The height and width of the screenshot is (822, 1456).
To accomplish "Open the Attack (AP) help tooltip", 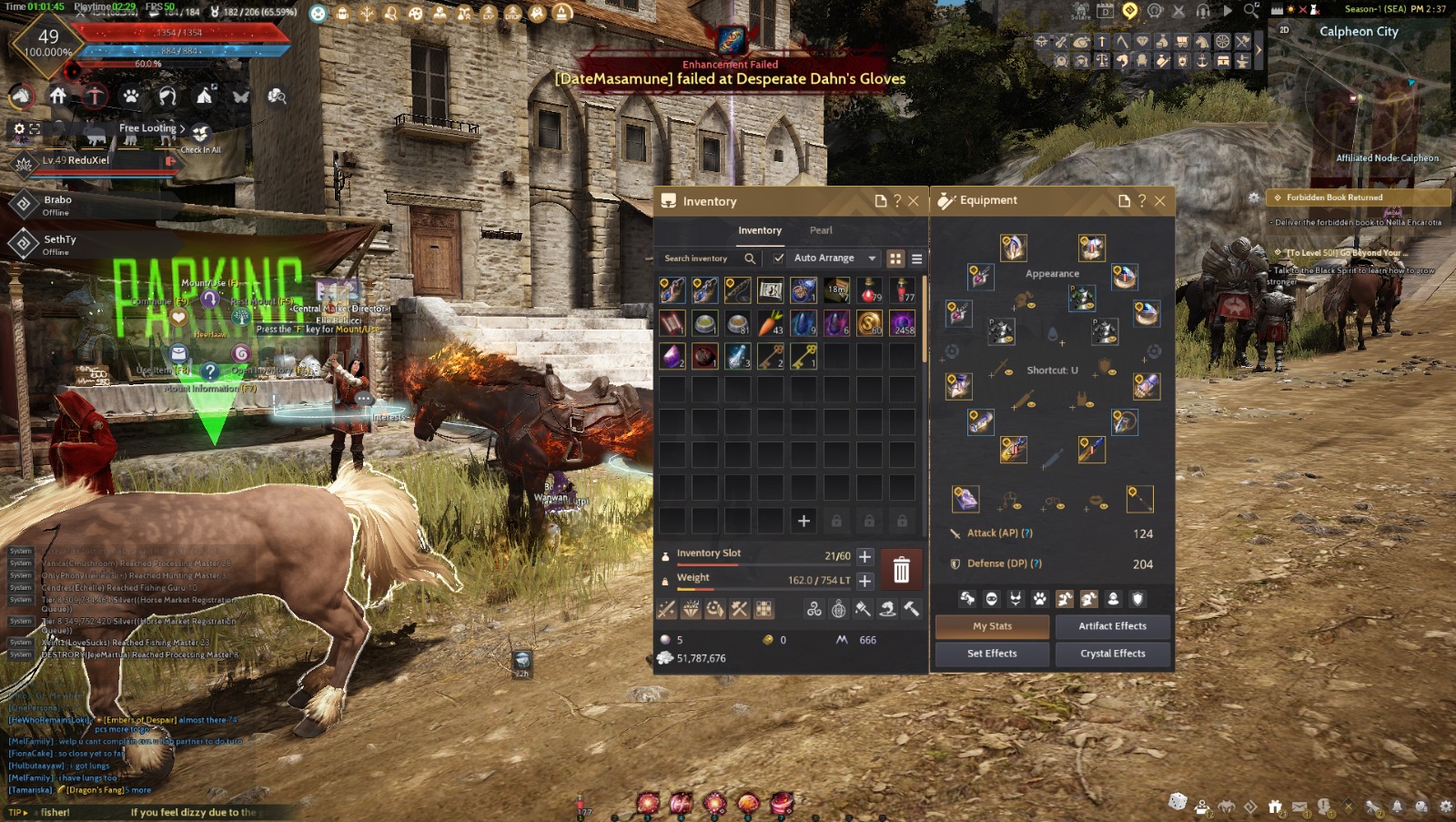I will 1027,533.
